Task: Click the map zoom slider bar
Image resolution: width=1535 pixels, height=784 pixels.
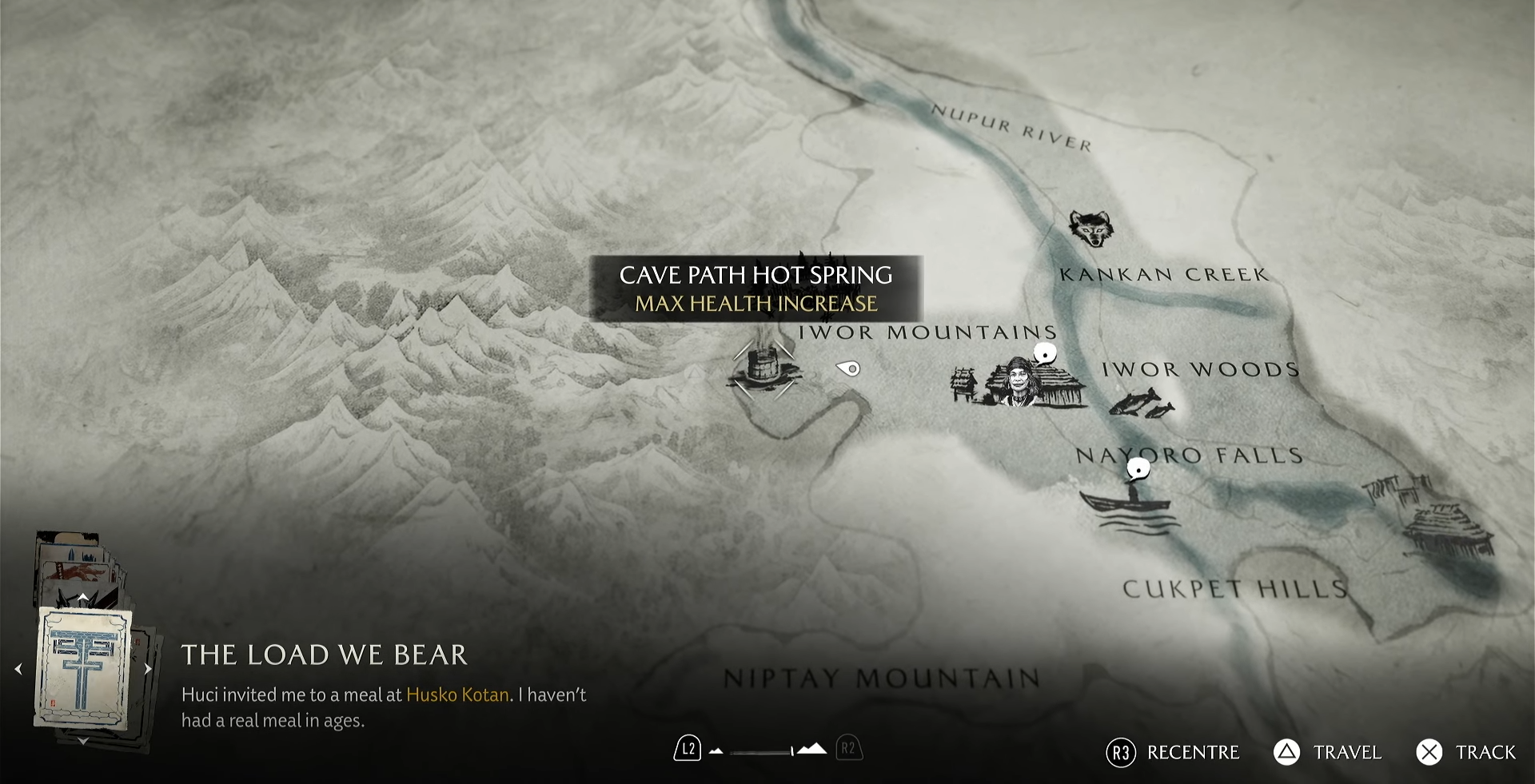Action: (760, 751)
